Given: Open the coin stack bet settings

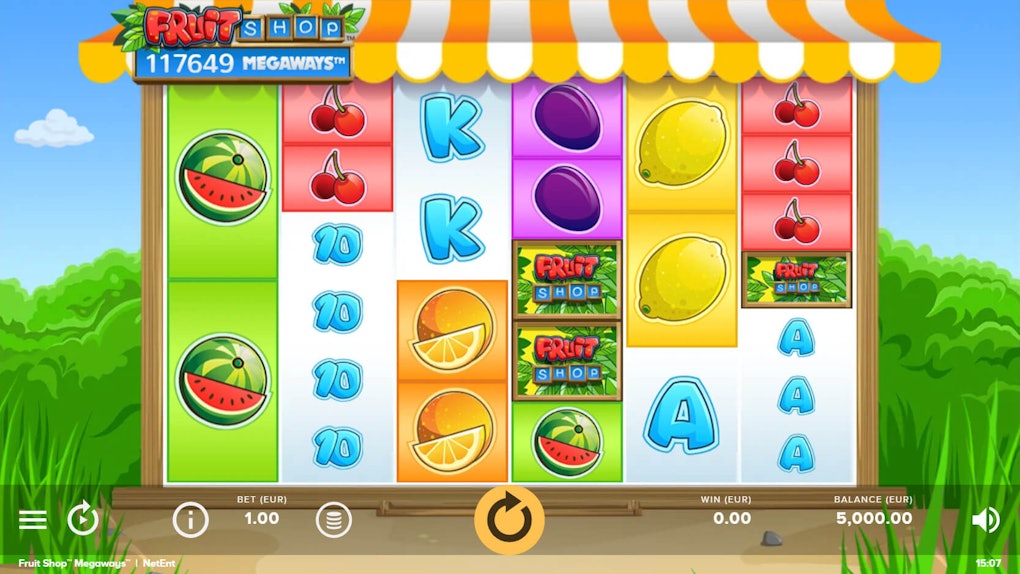Looking at the screenshot, I should [334, 519].
